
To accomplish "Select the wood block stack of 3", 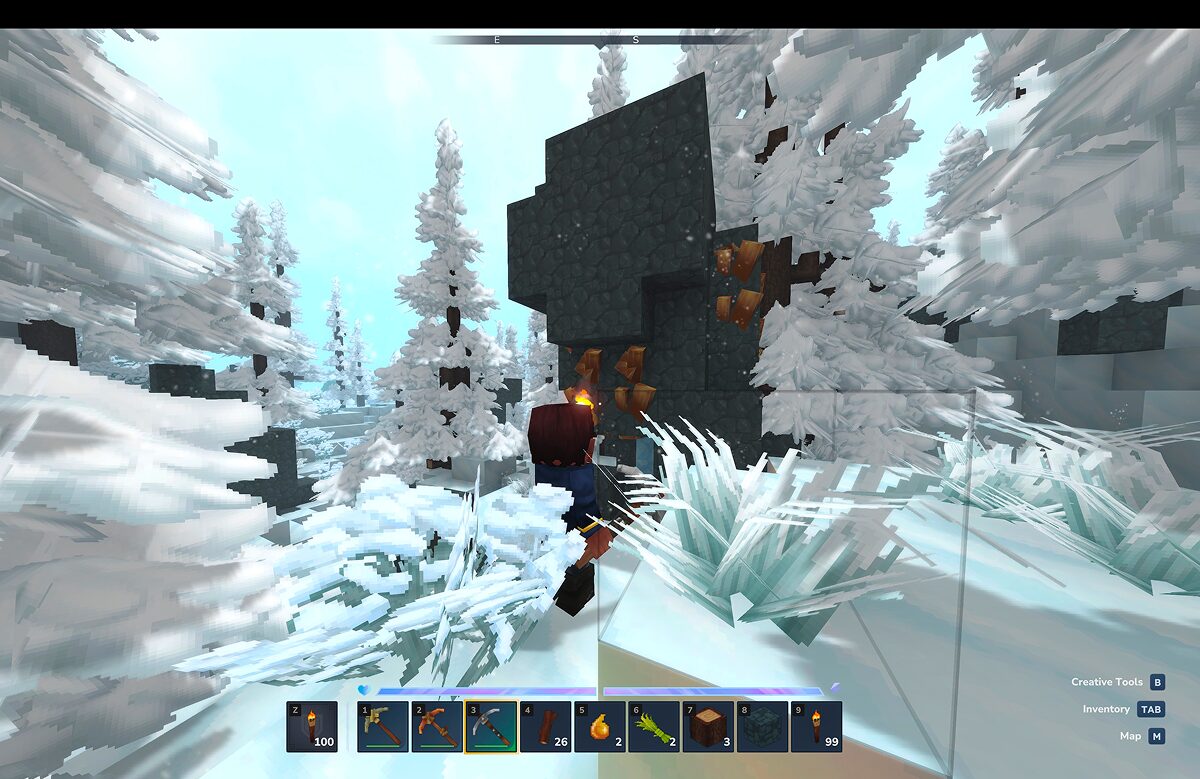I will [707, 727].
